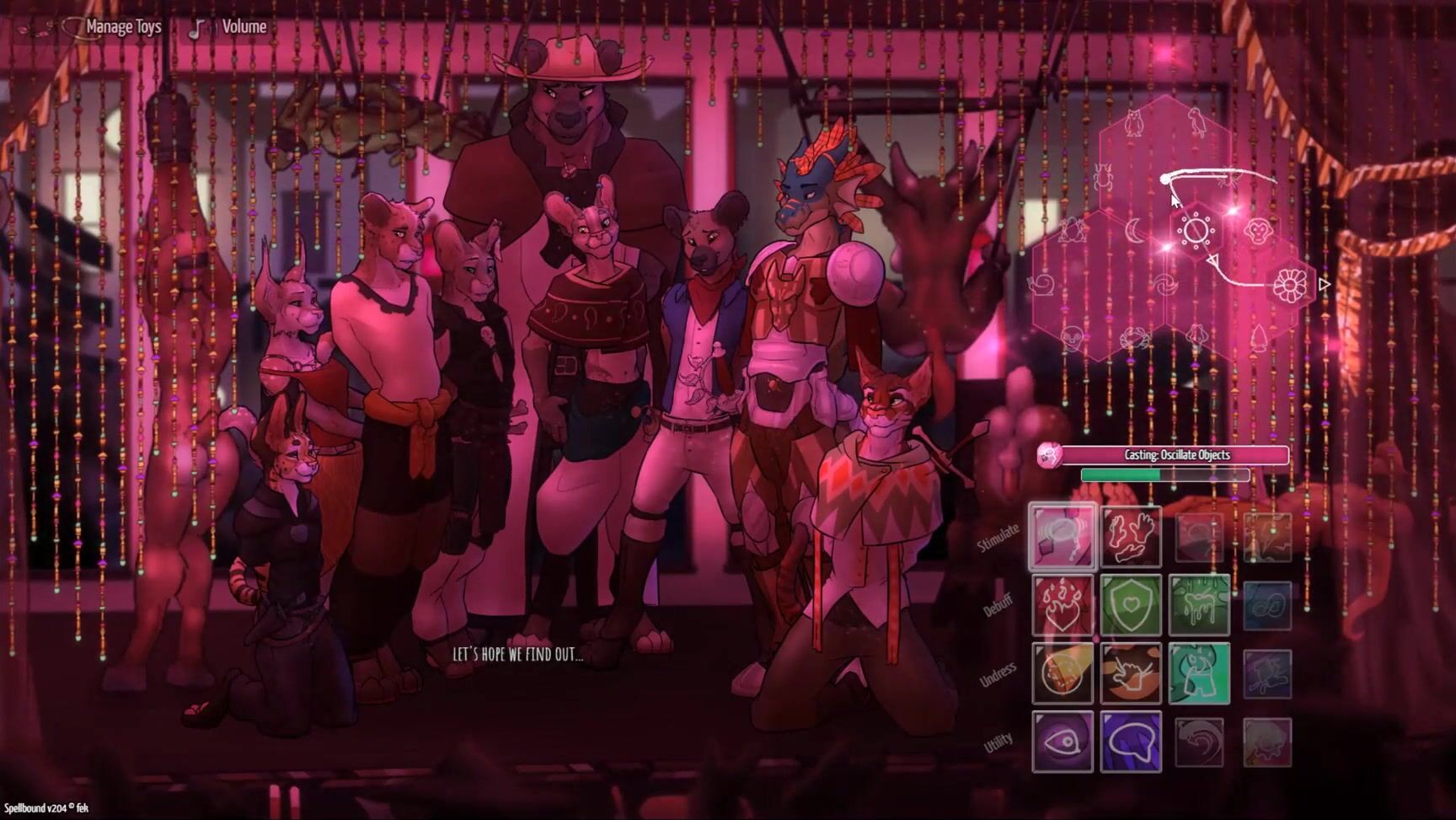Activate the speech bubble Utility spell
This screenshot has height=820, width=1456.
point(1131,742)
